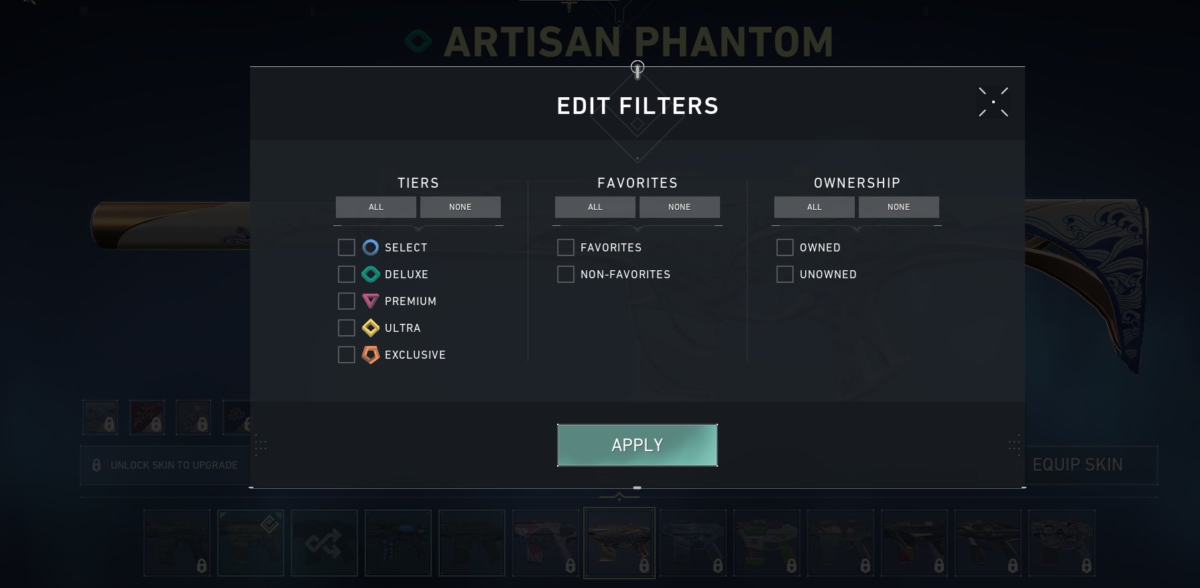Close the Edit Filters dialog

click(x=993, y=102)
